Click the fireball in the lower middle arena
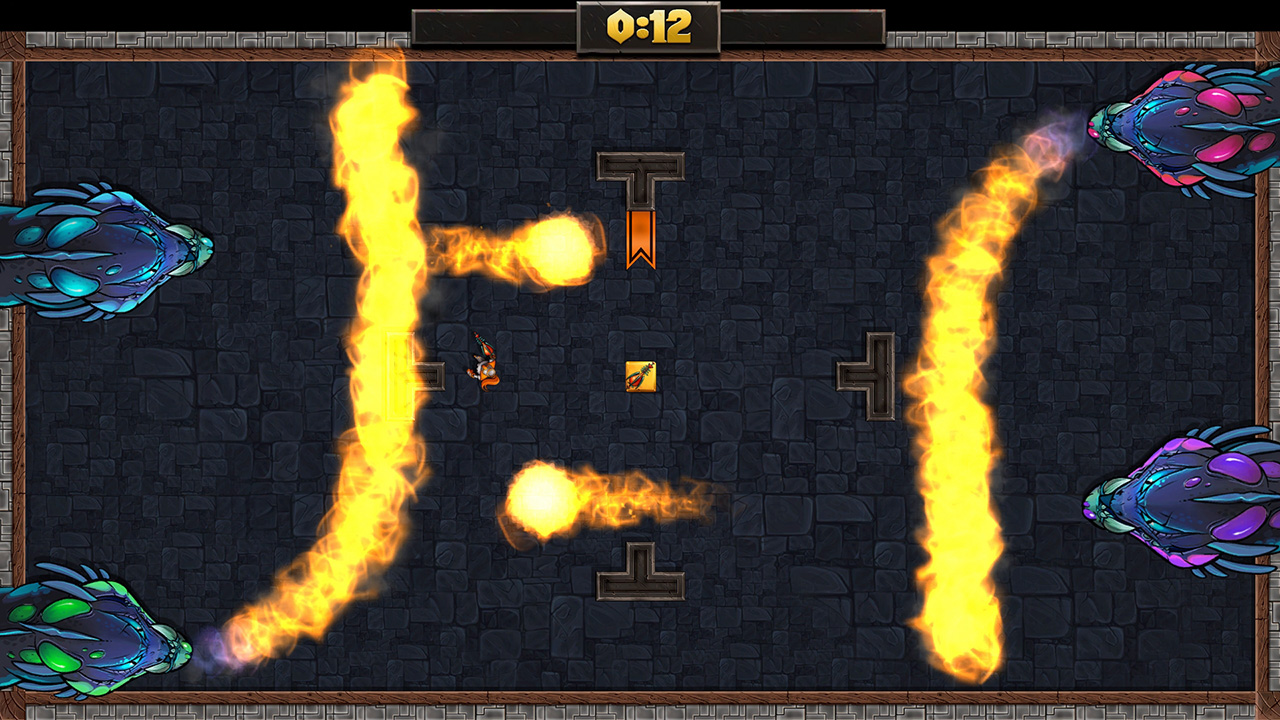Image resolution: width=1280 pixels, height=720 pixels. click(543, 500)
